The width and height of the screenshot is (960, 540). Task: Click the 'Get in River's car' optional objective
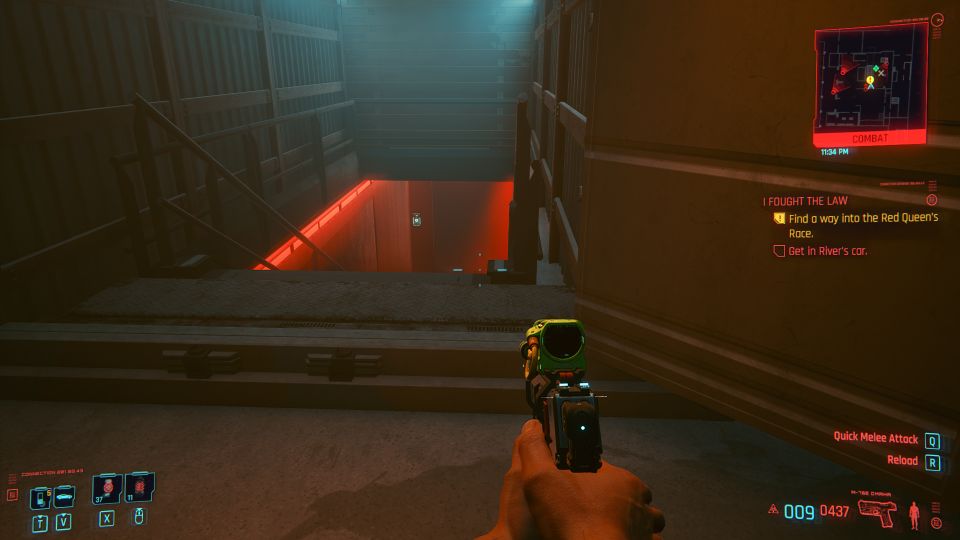pos(827,251)
